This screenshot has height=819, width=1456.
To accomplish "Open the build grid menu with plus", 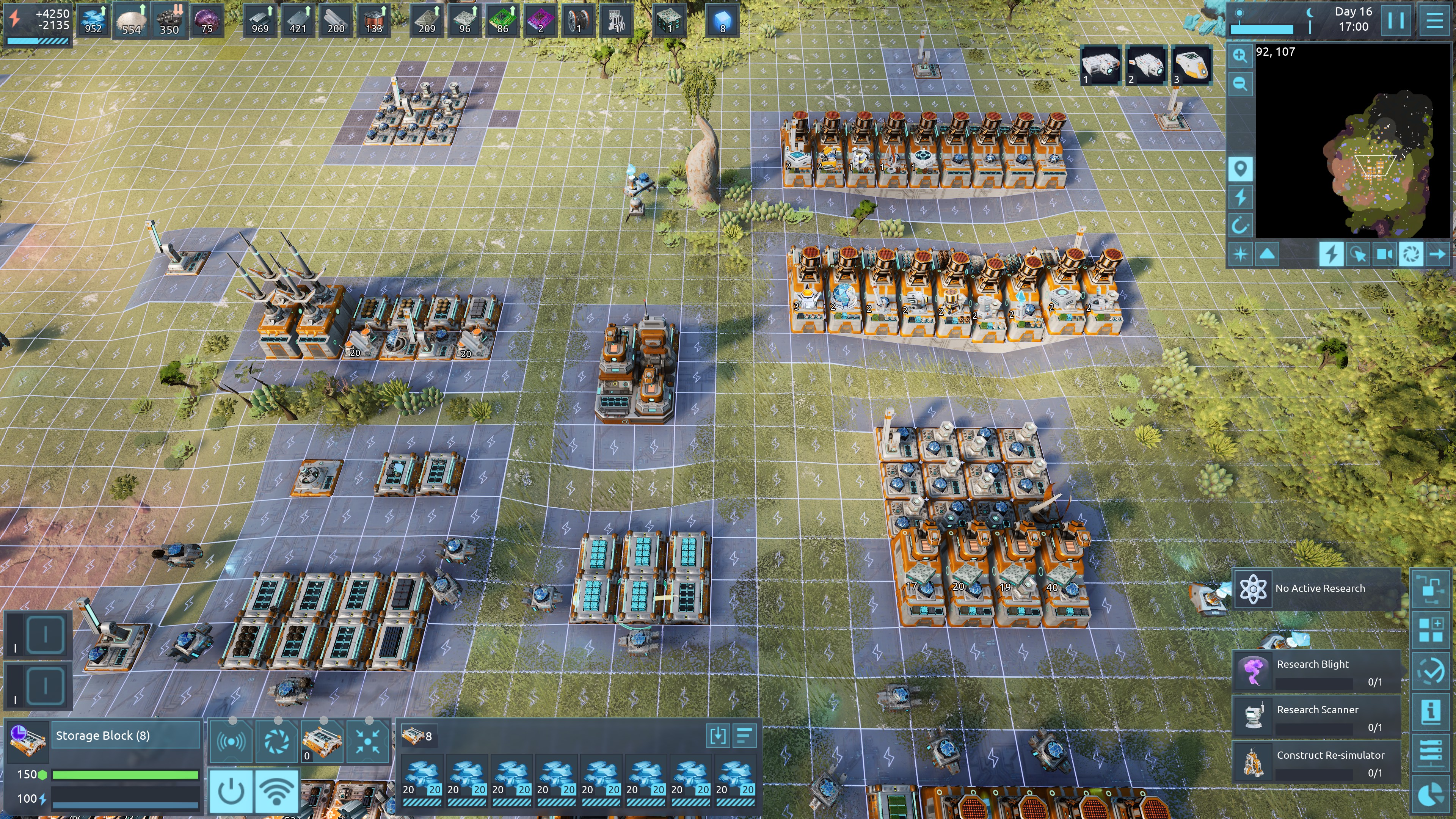I will [1431, 629].
